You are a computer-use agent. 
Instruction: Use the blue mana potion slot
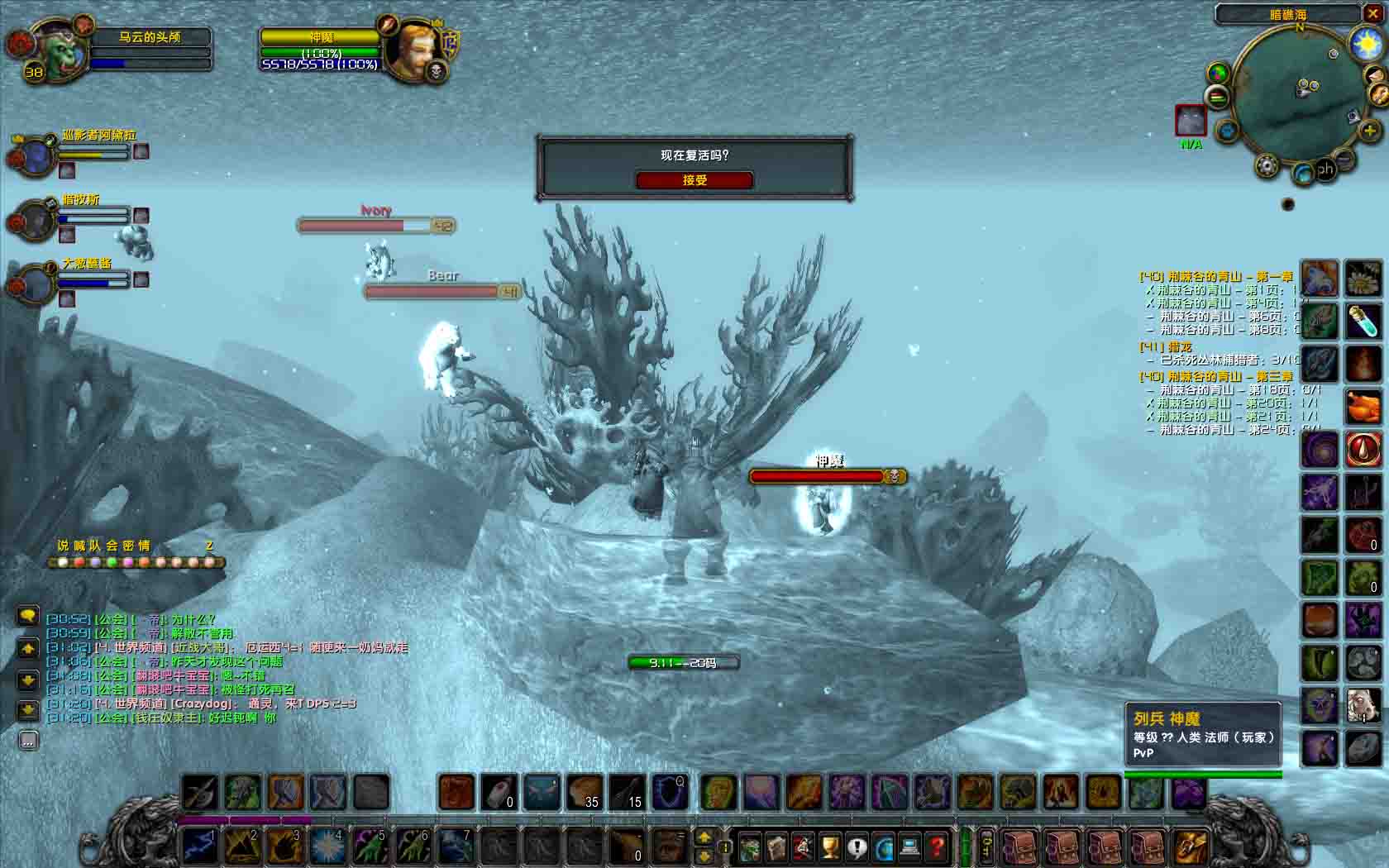(1363, 321)
